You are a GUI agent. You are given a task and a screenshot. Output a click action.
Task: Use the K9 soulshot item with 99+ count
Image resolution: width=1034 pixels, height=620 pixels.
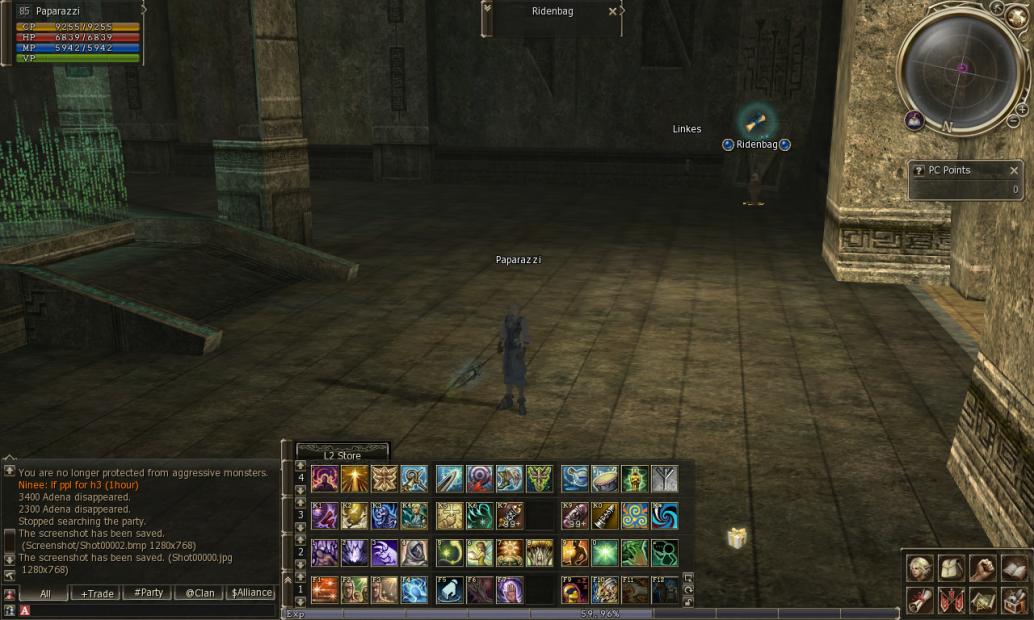pyautogui.click(x=574, y=516)
